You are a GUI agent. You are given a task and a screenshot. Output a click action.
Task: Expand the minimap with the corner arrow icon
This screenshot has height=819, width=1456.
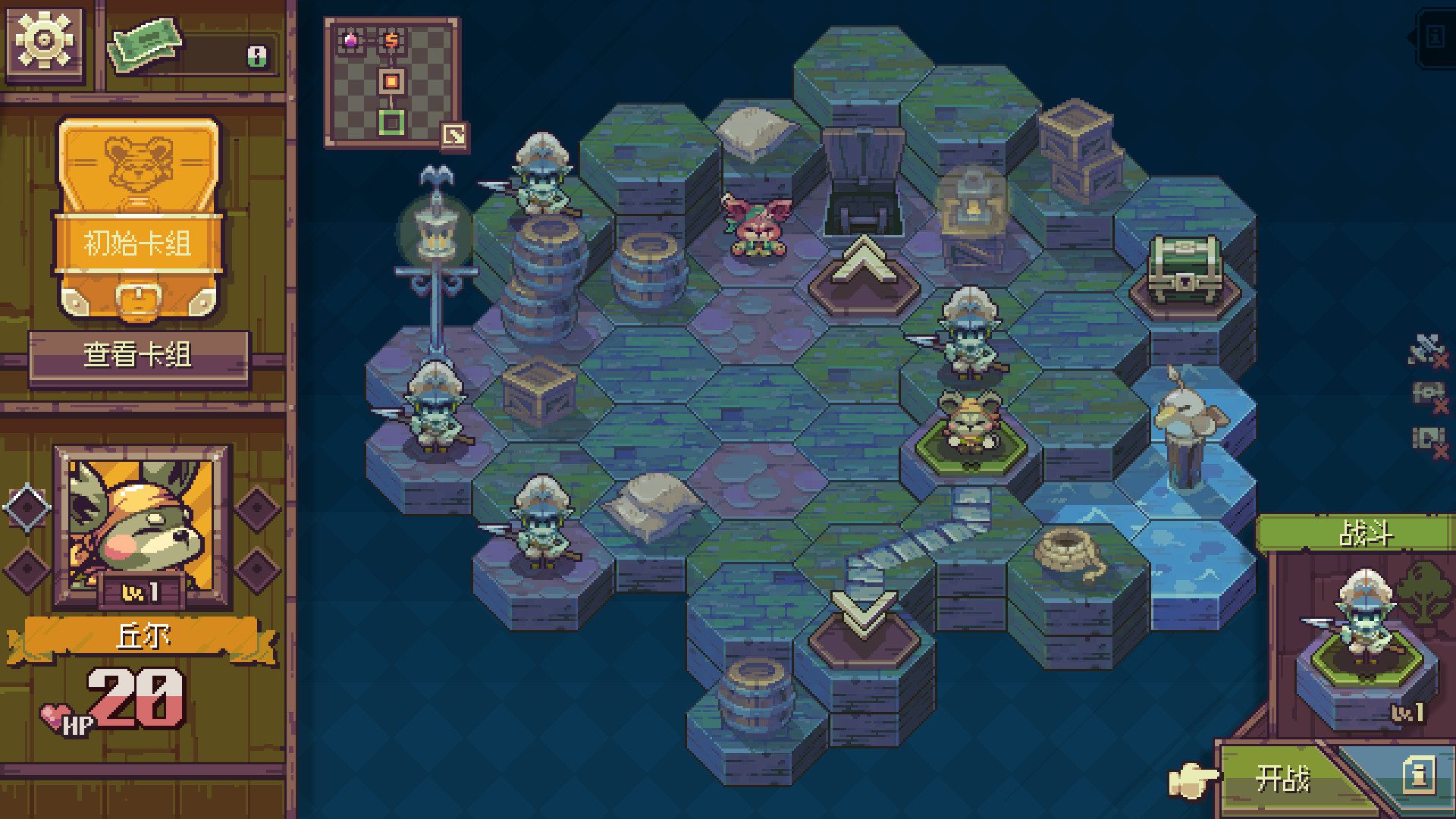click(x=453, y=135)
